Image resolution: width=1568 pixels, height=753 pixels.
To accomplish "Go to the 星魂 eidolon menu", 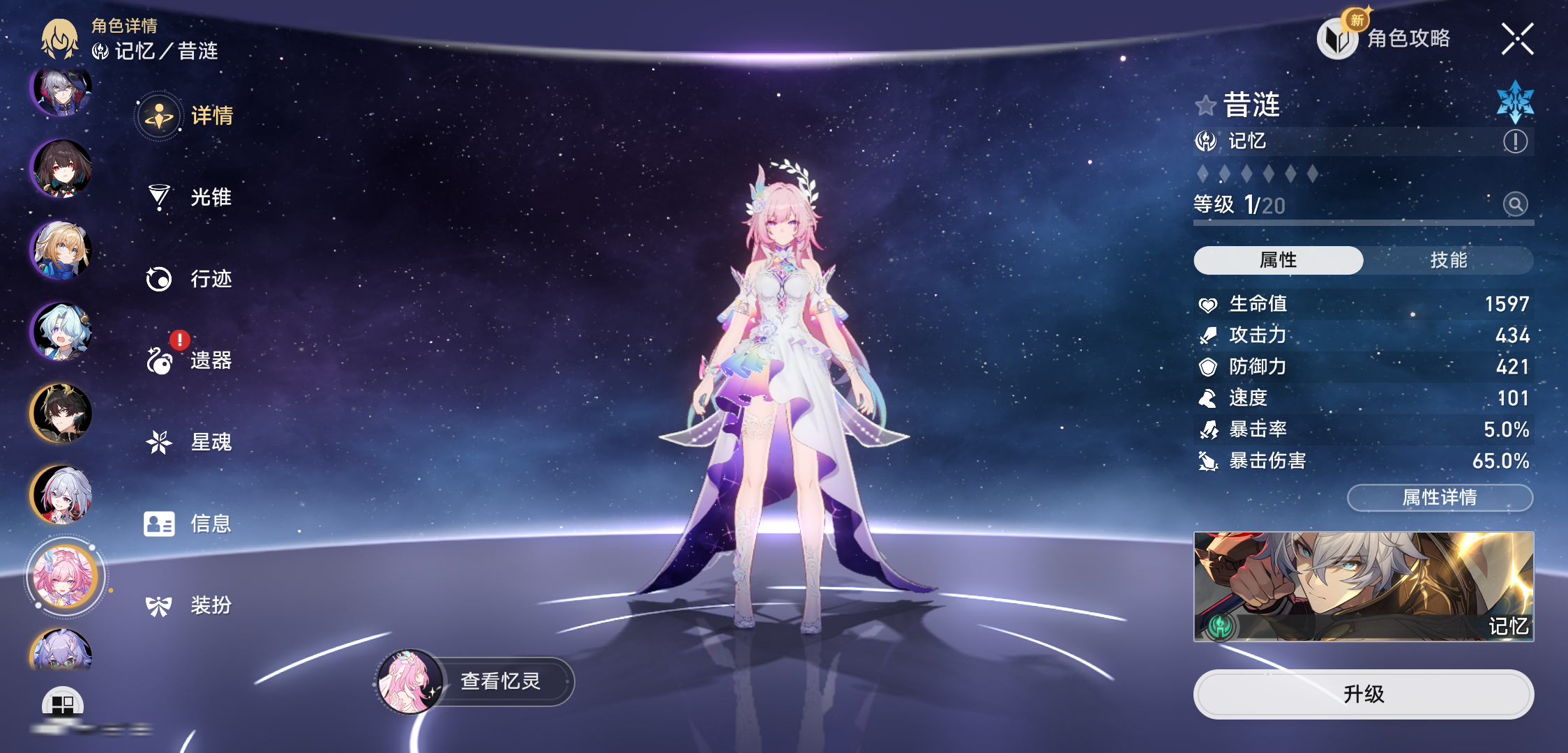I will click(190, 442).
